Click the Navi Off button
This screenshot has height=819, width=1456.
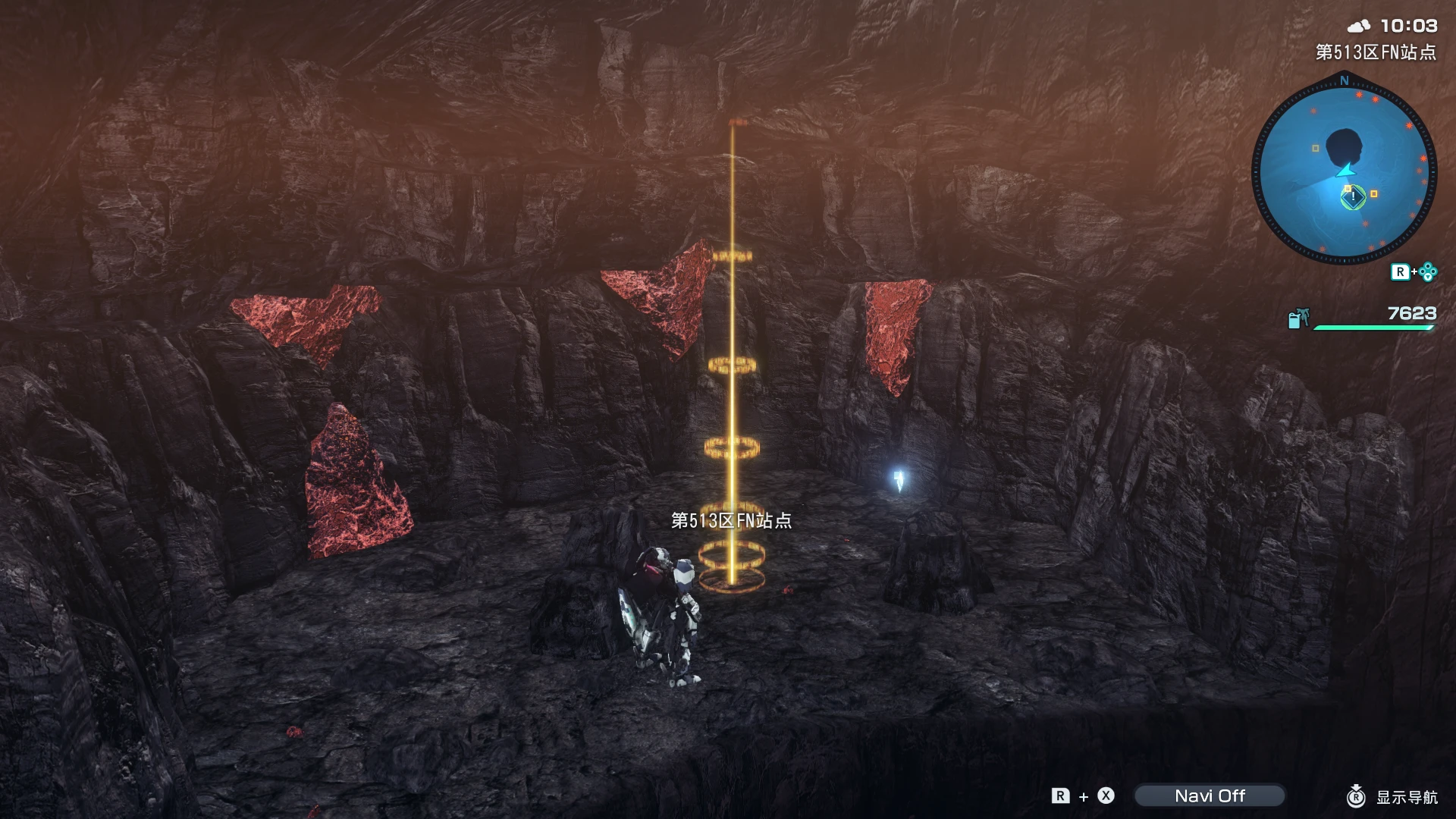pyautogui.click(x=1211, y=795)
